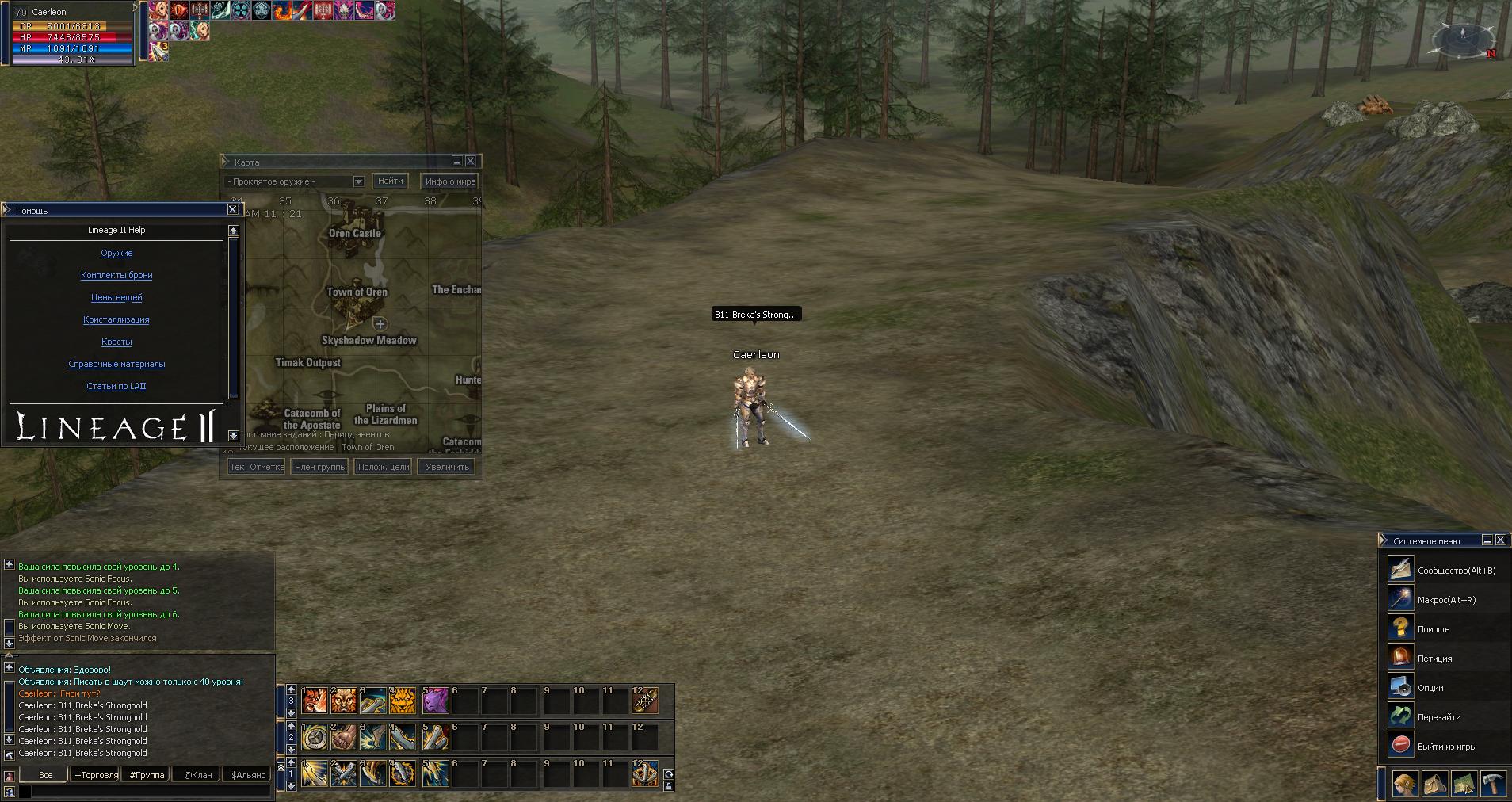The width and height of the screenshot is (1512, 802).
Task: Open the Оружие help link
Action: click(116, 254)
